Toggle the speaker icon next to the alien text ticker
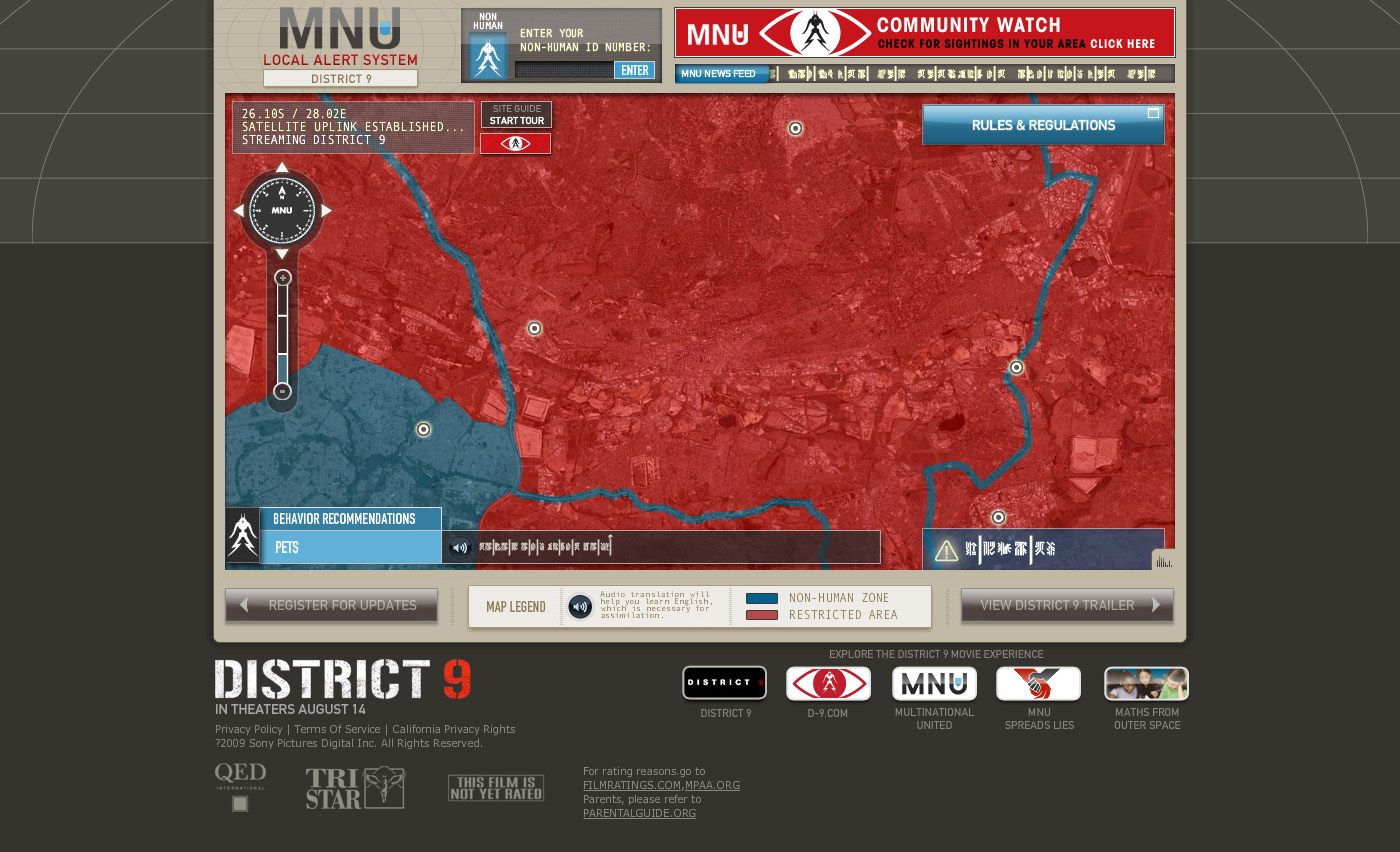Viewport: 1400px width, 852px height. coord(460,547)
